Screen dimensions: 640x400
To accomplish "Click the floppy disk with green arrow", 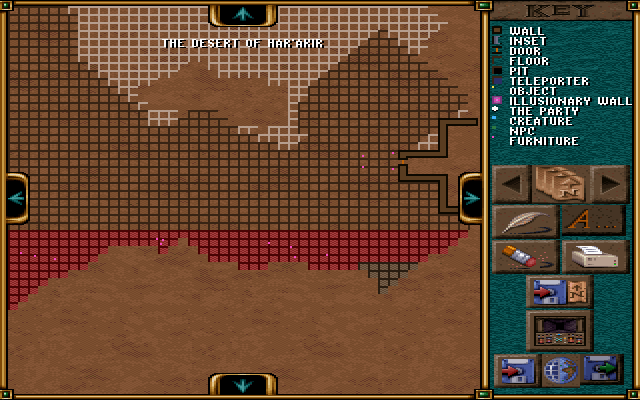I will coord(603,370).
